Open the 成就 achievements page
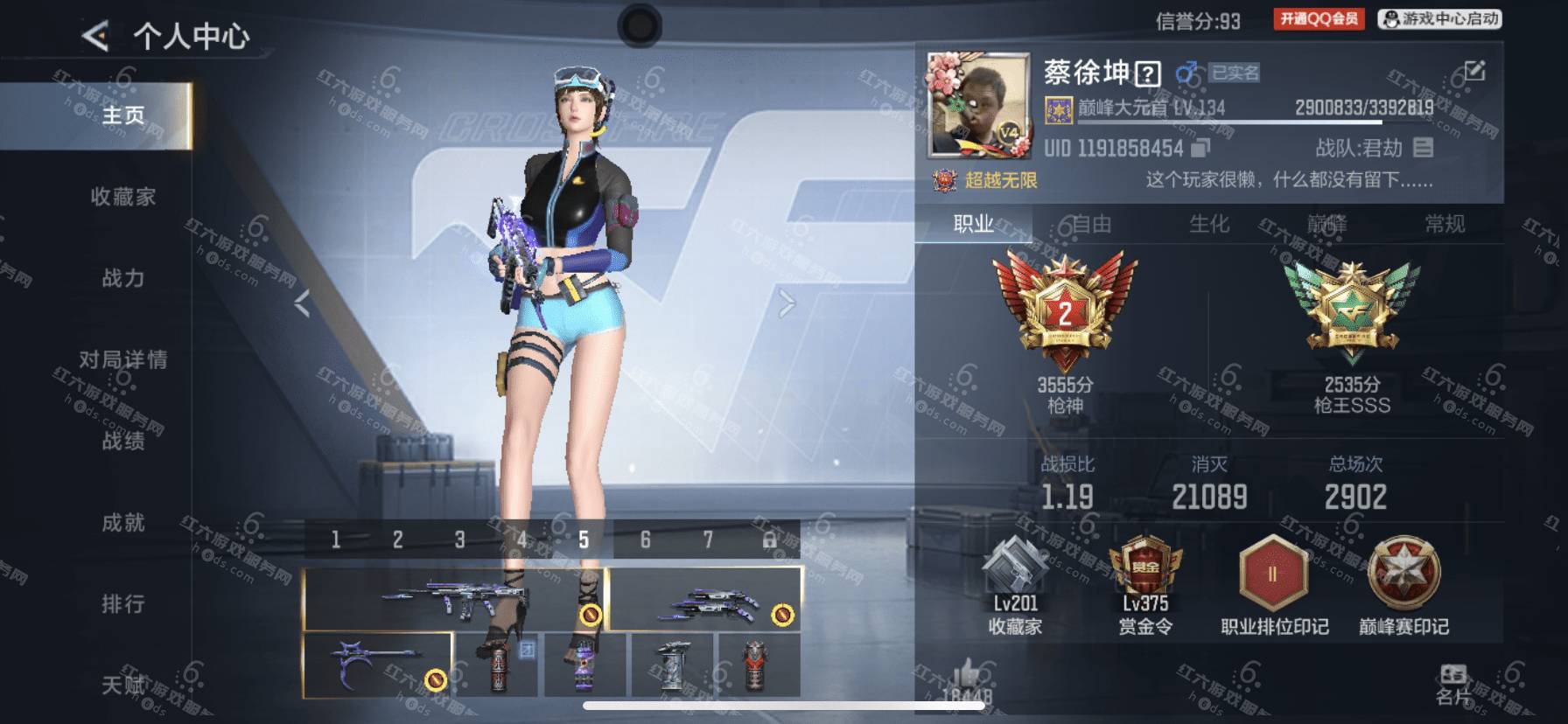Image resolution: width=1568 pixels, height=724 pixels. pyautogui.click(x=122, y=522)
